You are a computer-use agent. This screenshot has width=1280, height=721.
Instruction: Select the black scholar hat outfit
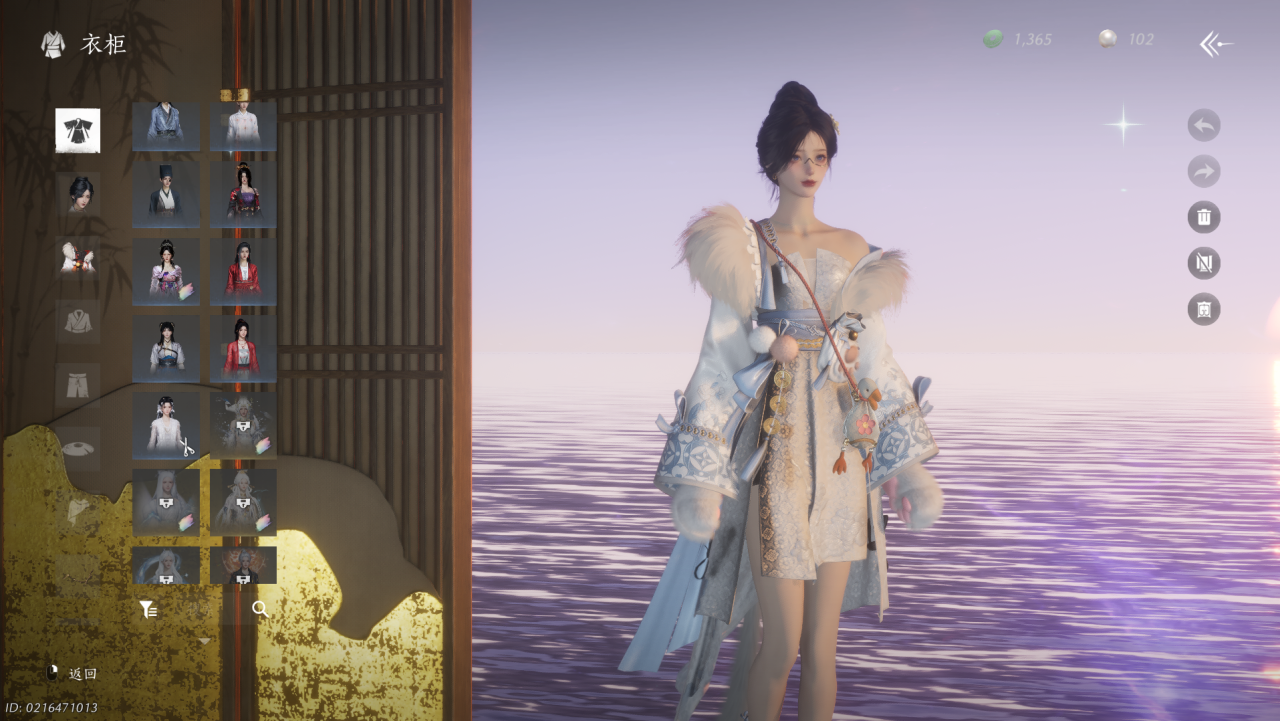point(166,195)
